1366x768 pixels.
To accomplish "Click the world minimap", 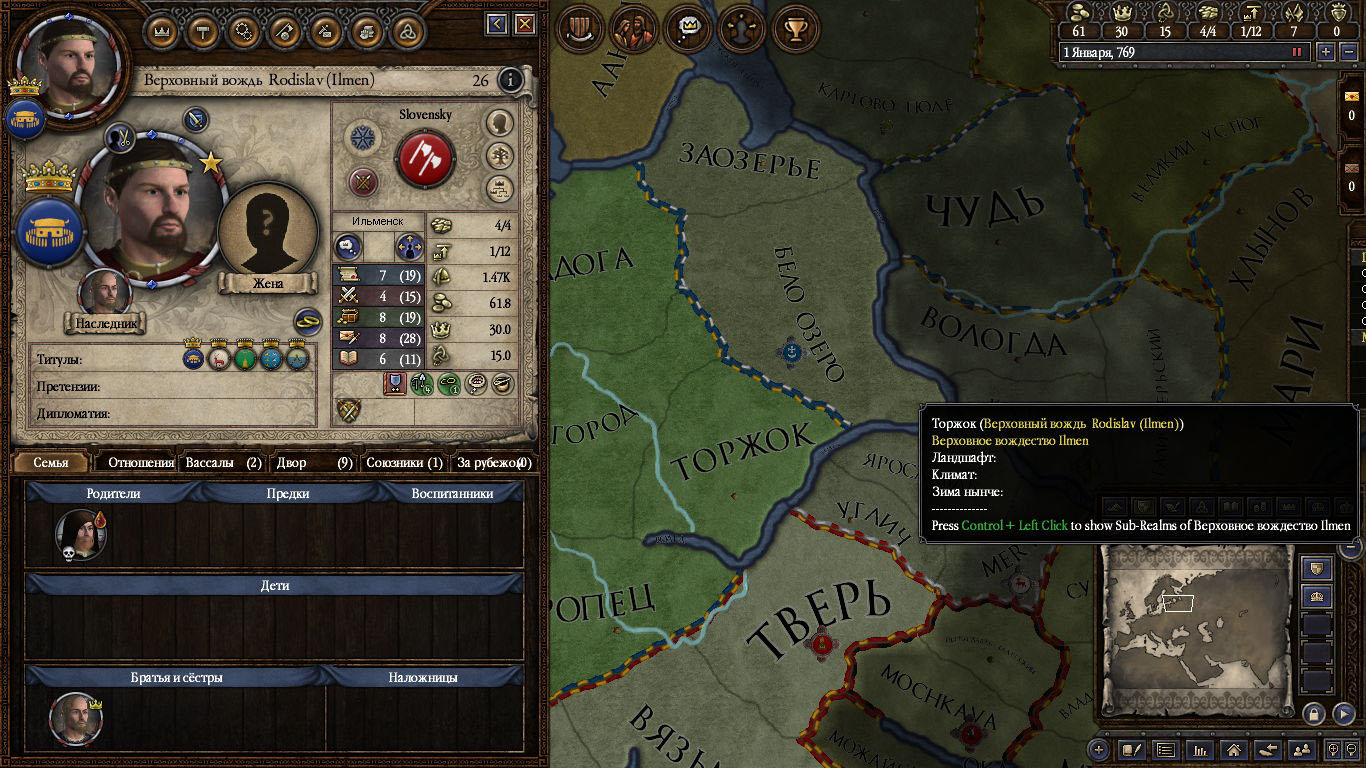I will (1198, 627).
